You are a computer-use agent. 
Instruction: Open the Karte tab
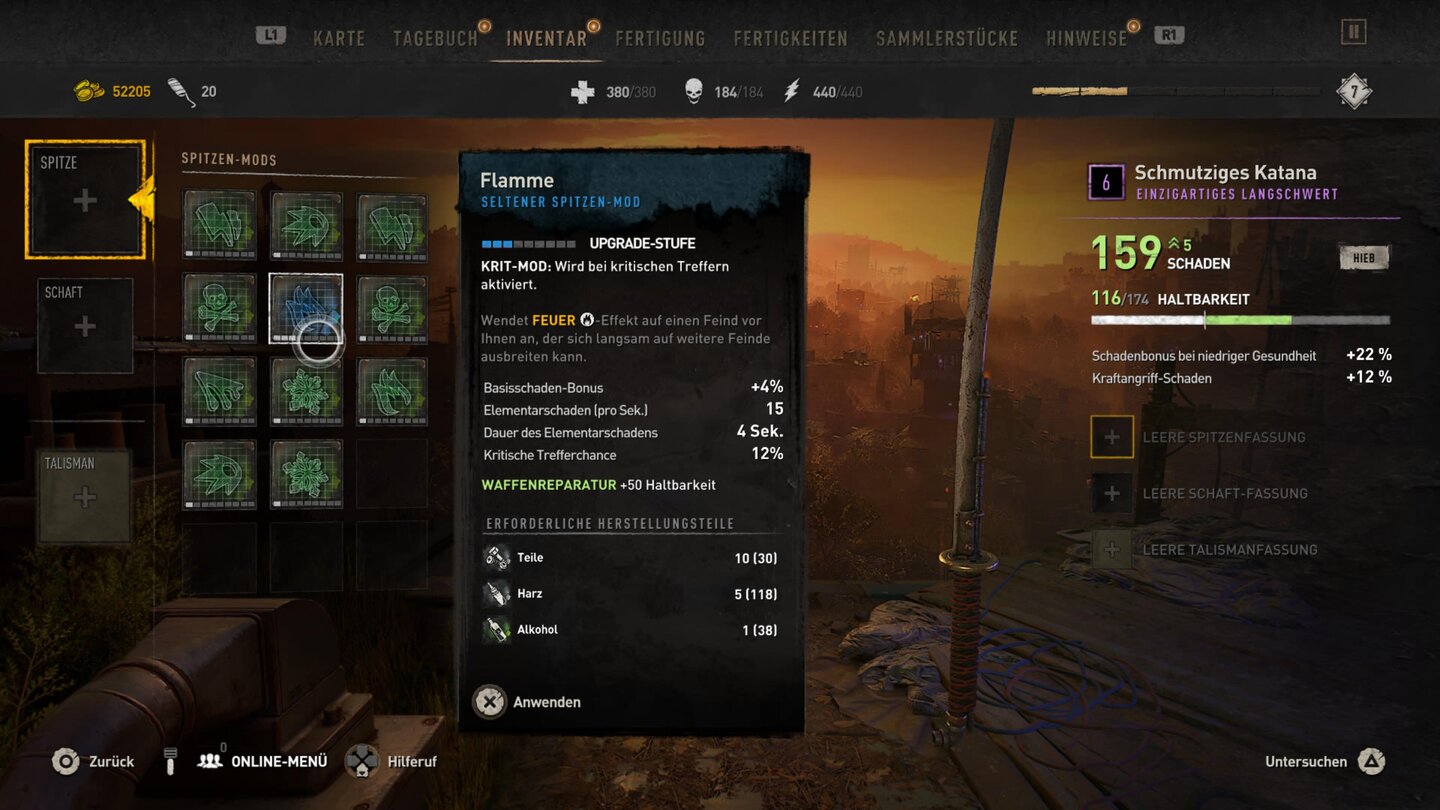coord(339,38)
